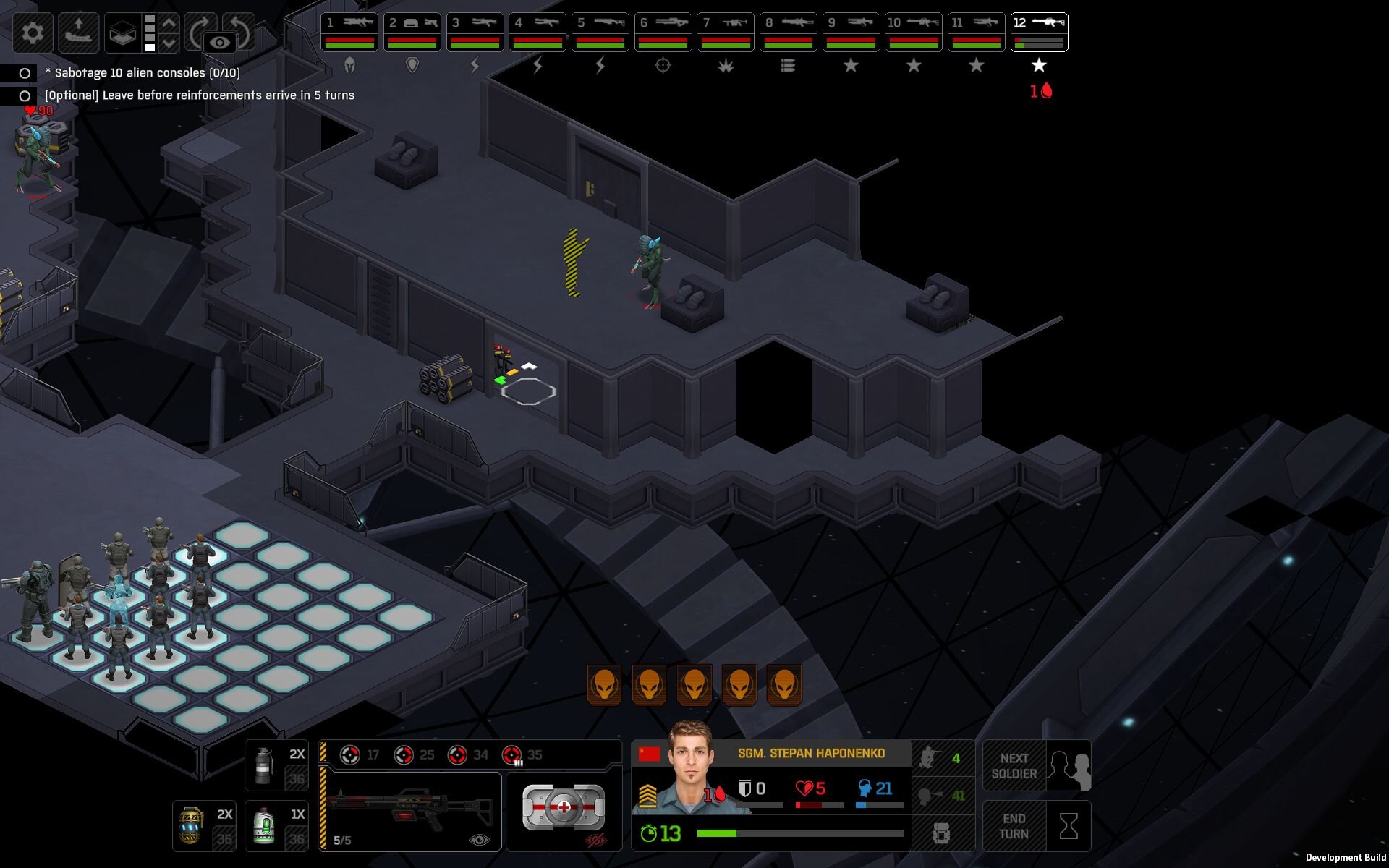Toggle the crouch stance button
This screenshot has width=1389, height=868.
point(942,759)
